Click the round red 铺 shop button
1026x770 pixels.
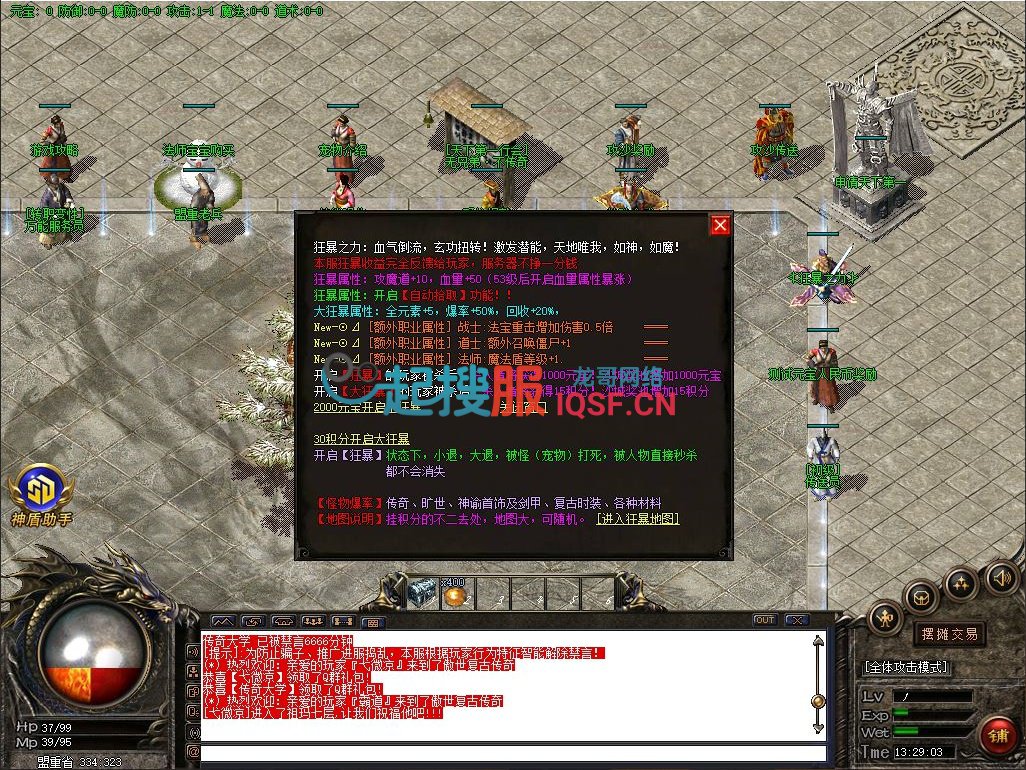(997, 735)
